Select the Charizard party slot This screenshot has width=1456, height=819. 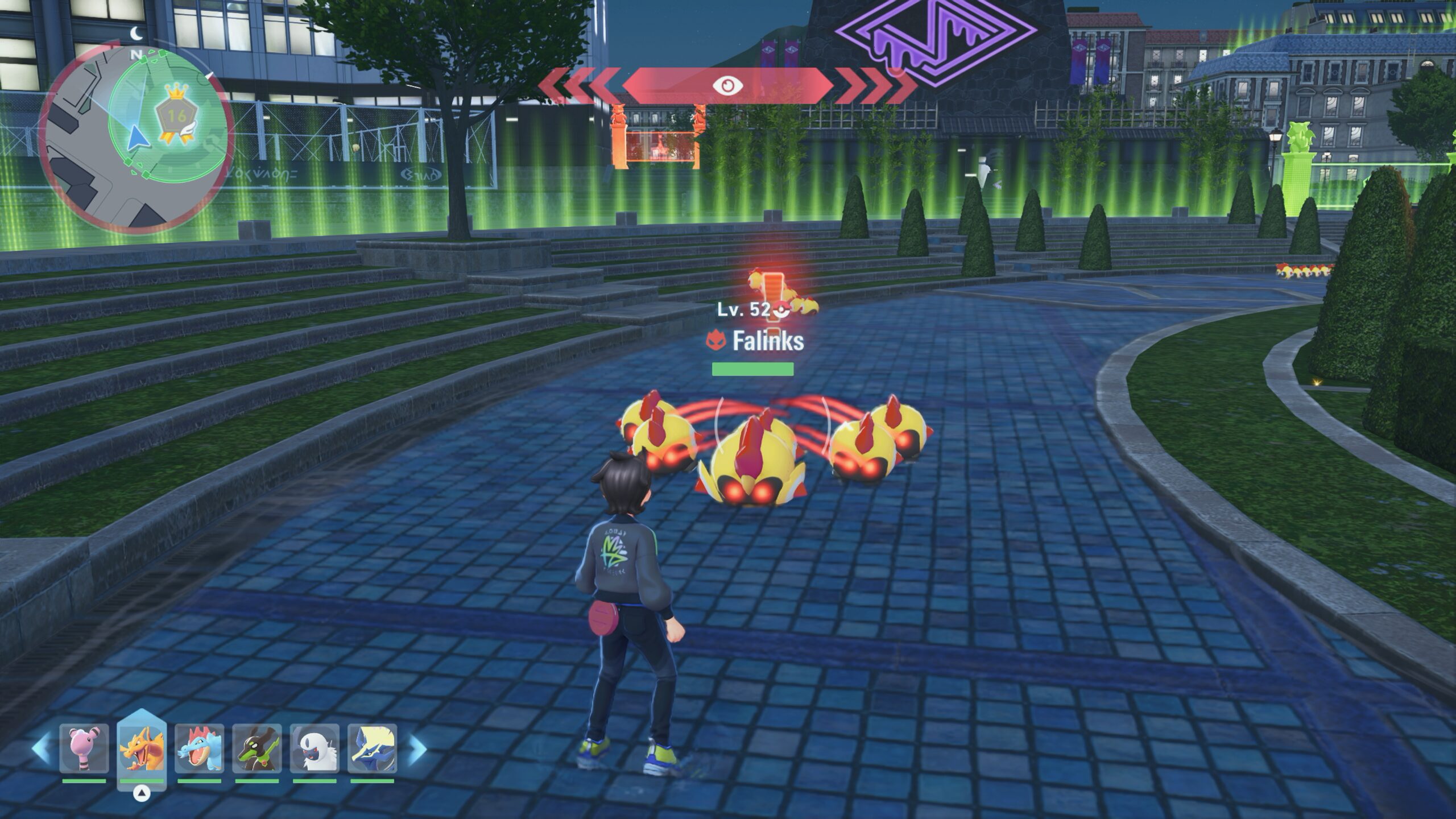[x=142, y=748]
